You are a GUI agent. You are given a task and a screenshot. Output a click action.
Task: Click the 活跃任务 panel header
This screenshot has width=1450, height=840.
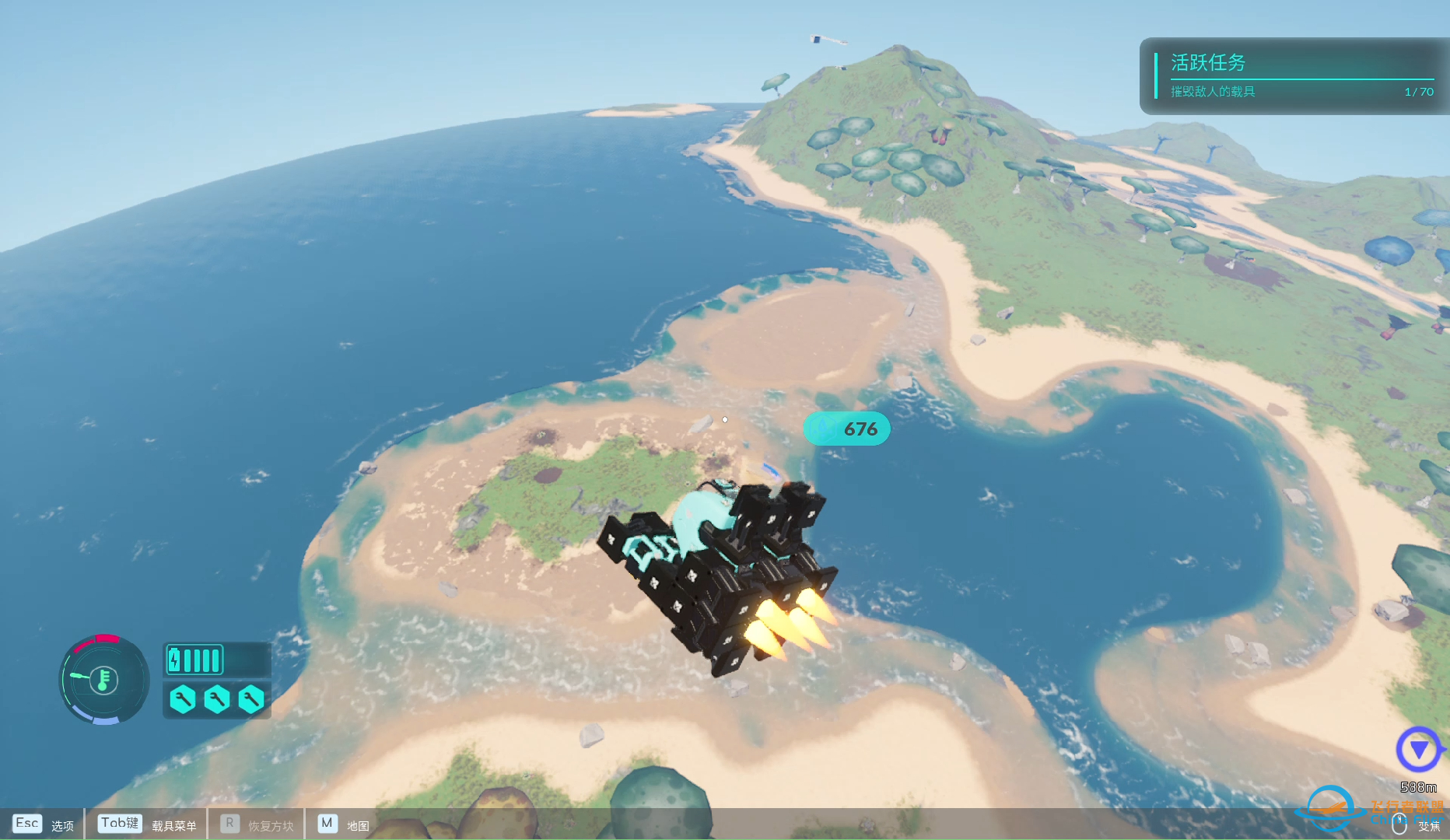tap(1207, 63)
